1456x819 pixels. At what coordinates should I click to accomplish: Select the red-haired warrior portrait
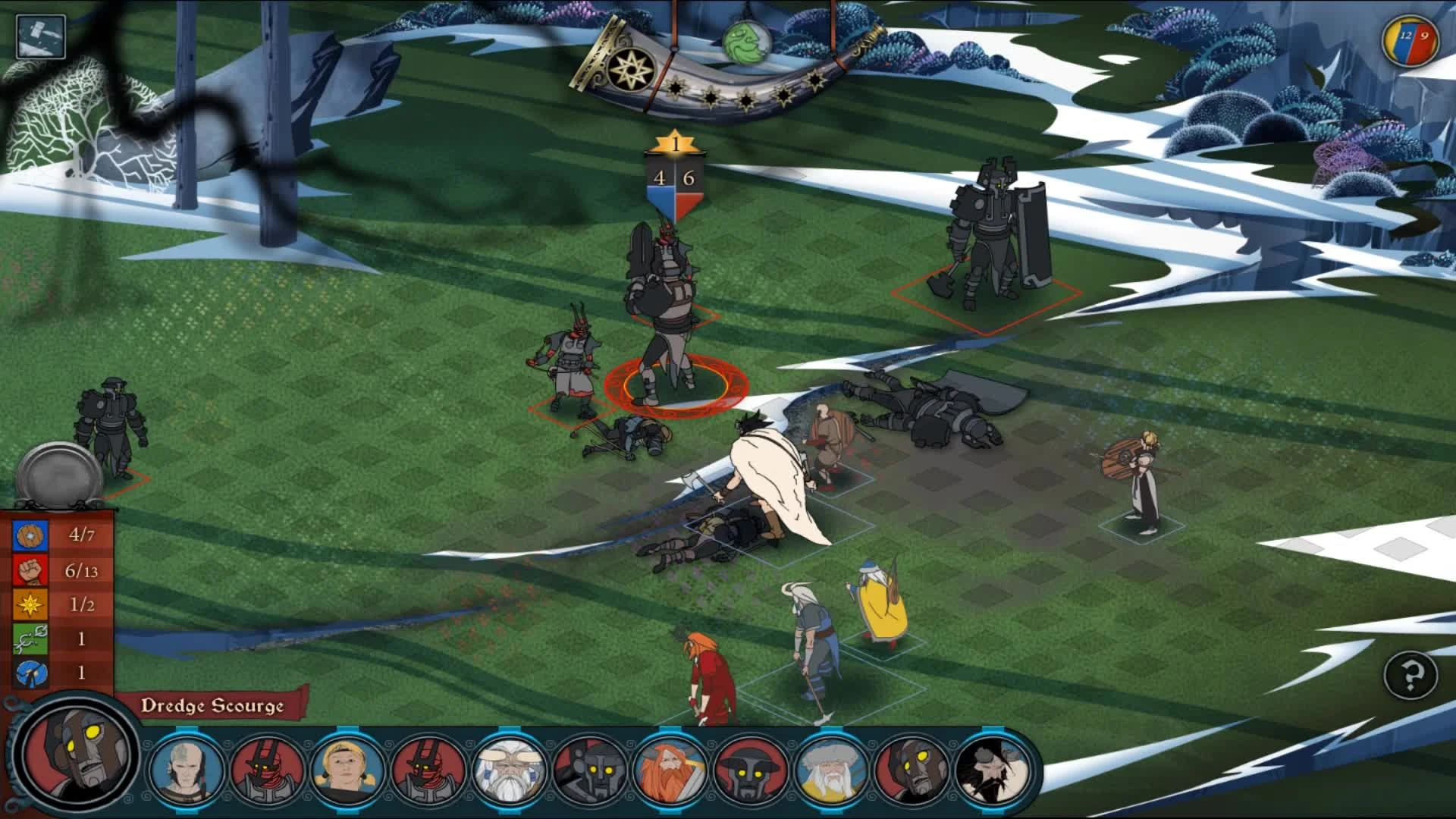click(x=669, y=768)
